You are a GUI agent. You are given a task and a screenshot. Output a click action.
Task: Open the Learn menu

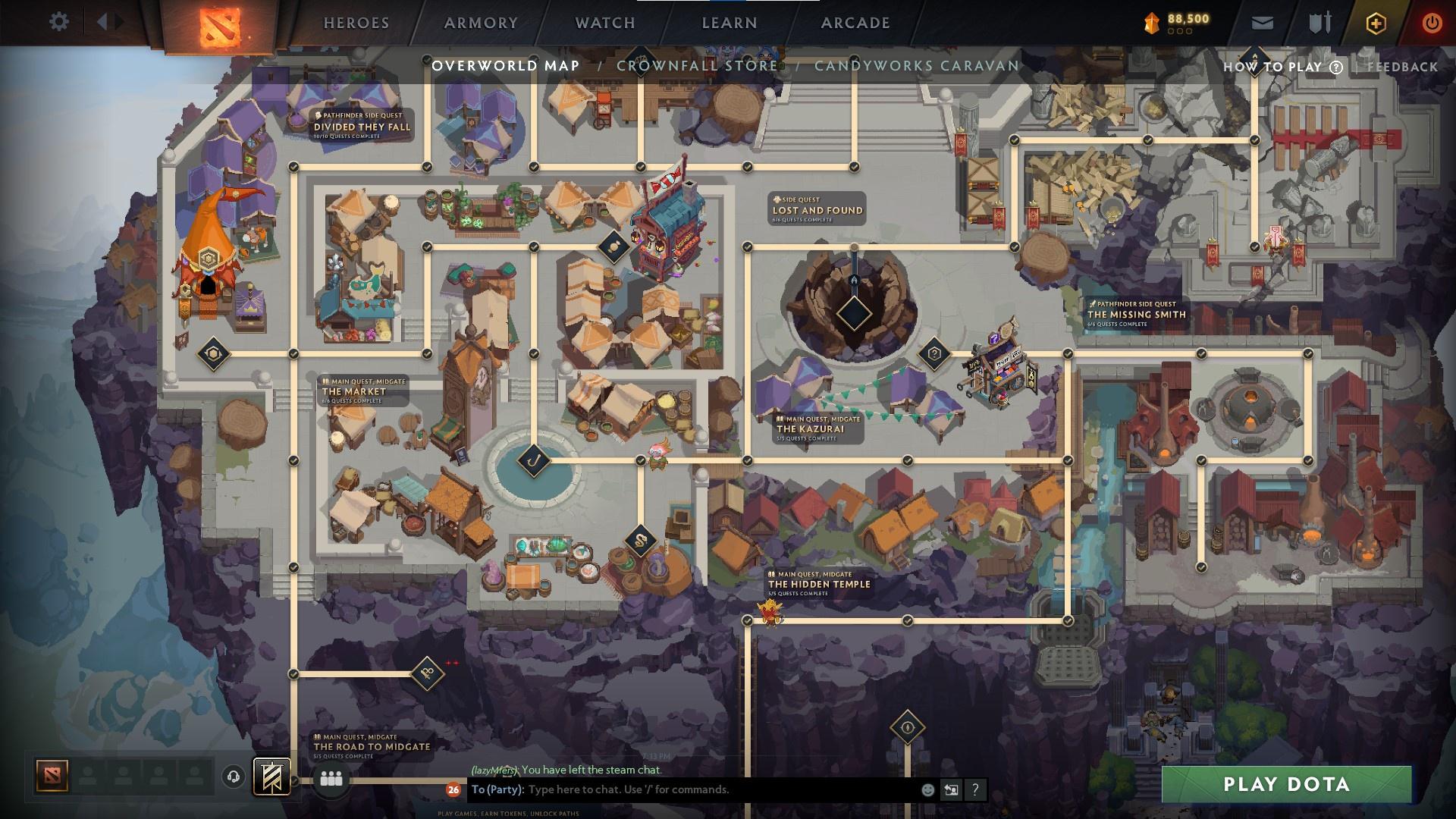point(729,23)
